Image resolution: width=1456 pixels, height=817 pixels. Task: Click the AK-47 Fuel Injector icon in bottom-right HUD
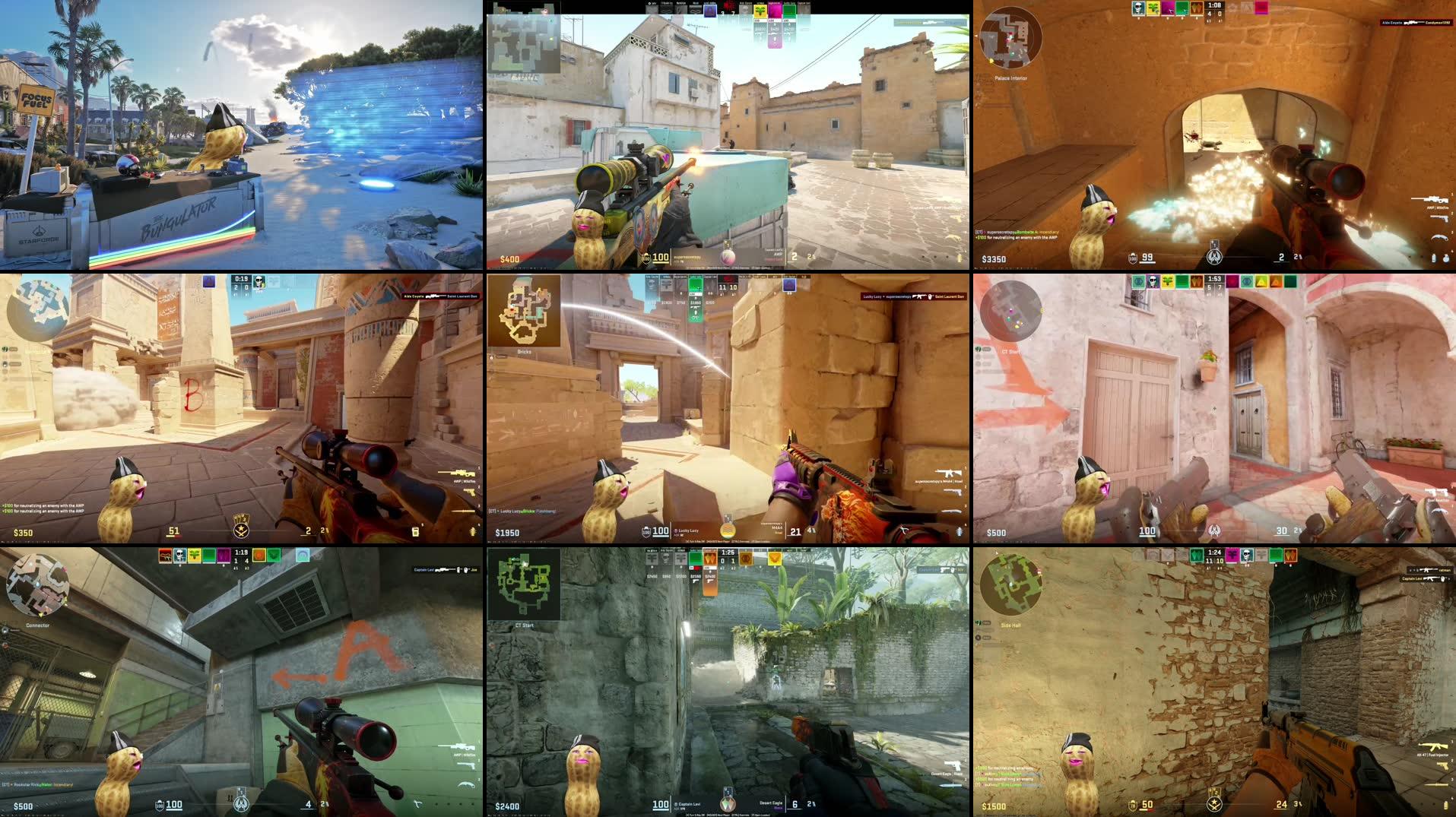coord(1433,746)
